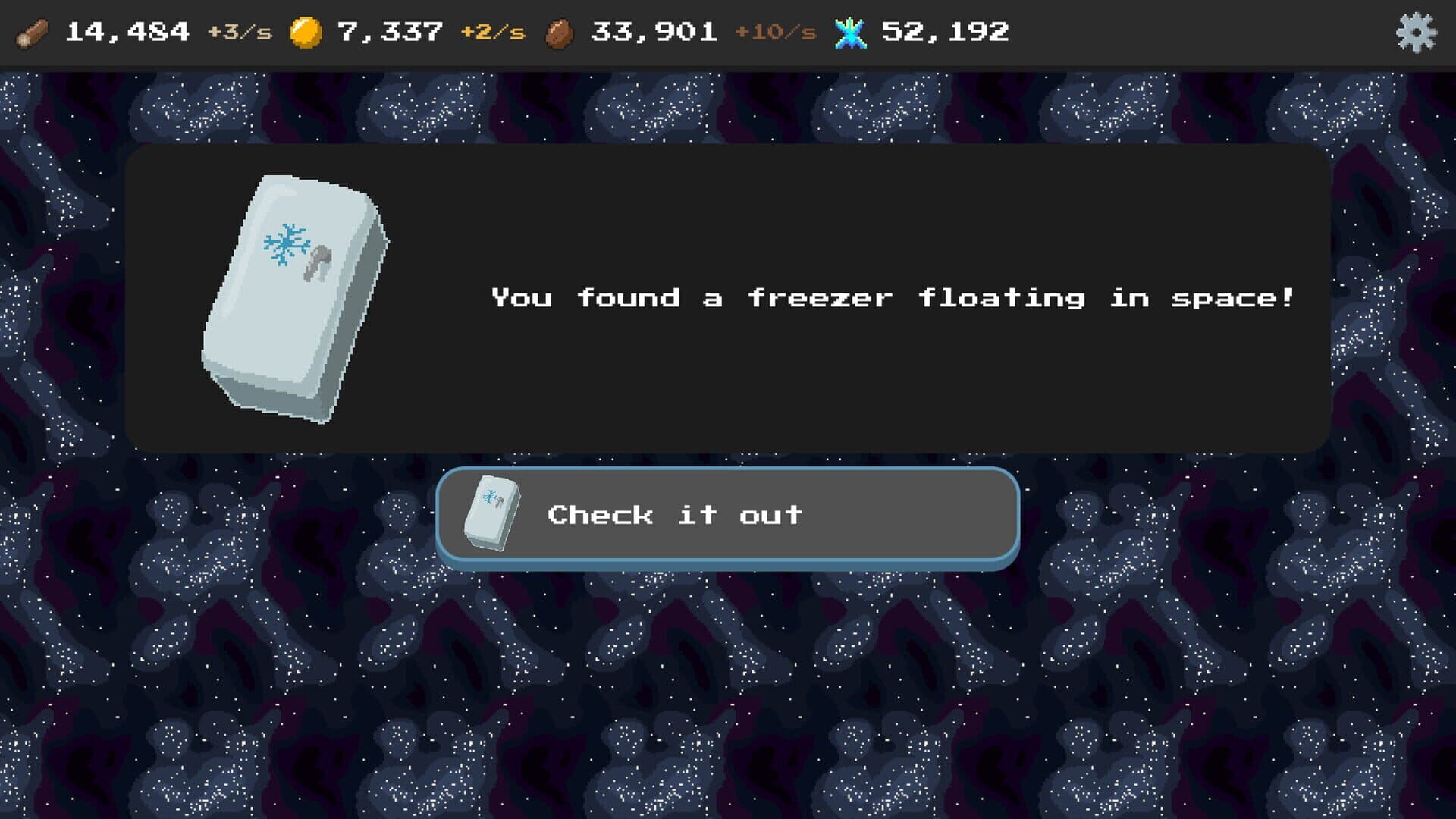The height and width of the screenshot is (819, 1456).
Task: Choose the "Check it out" option
Action: pos(727,516)
